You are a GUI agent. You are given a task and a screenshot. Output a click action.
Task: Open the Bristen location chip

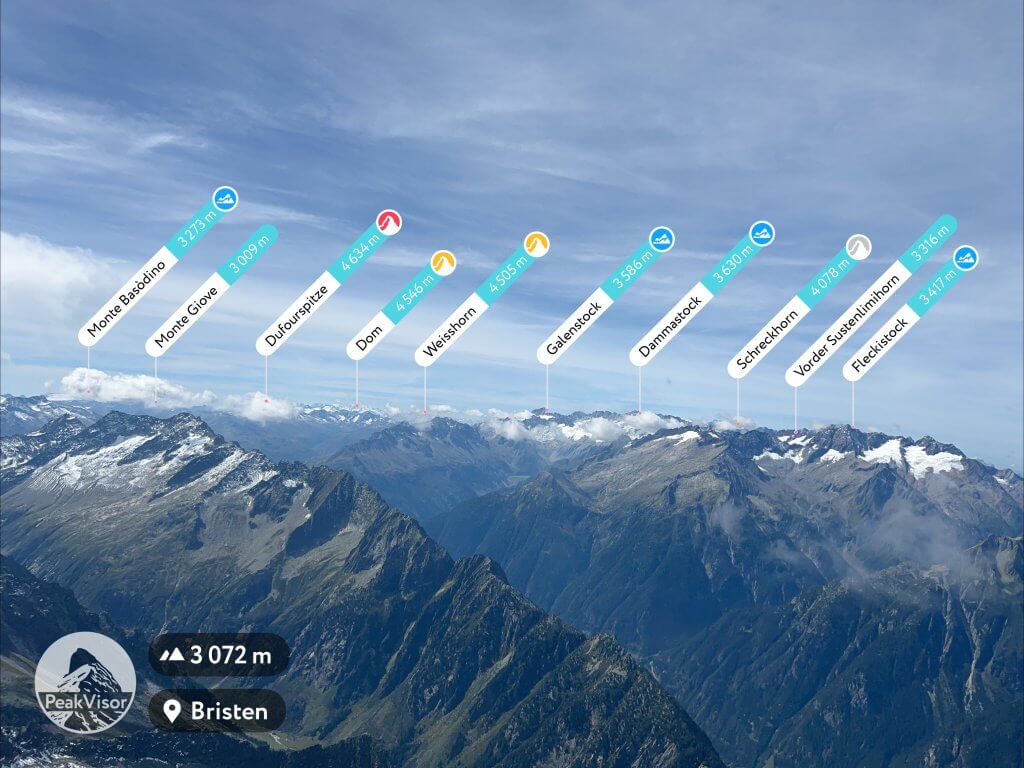(217, 711)
